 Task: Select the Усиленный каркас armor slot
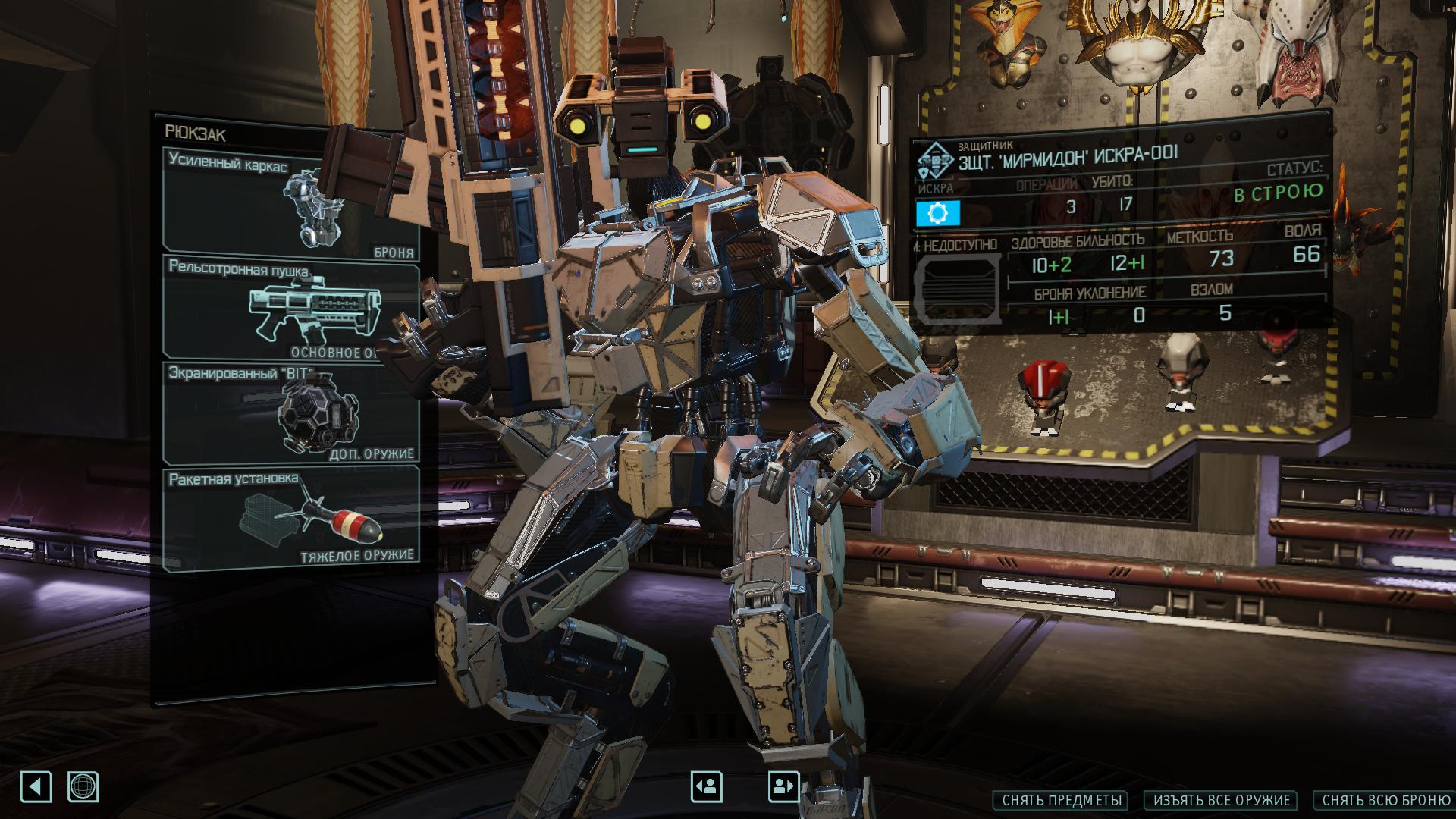[290, 201]
